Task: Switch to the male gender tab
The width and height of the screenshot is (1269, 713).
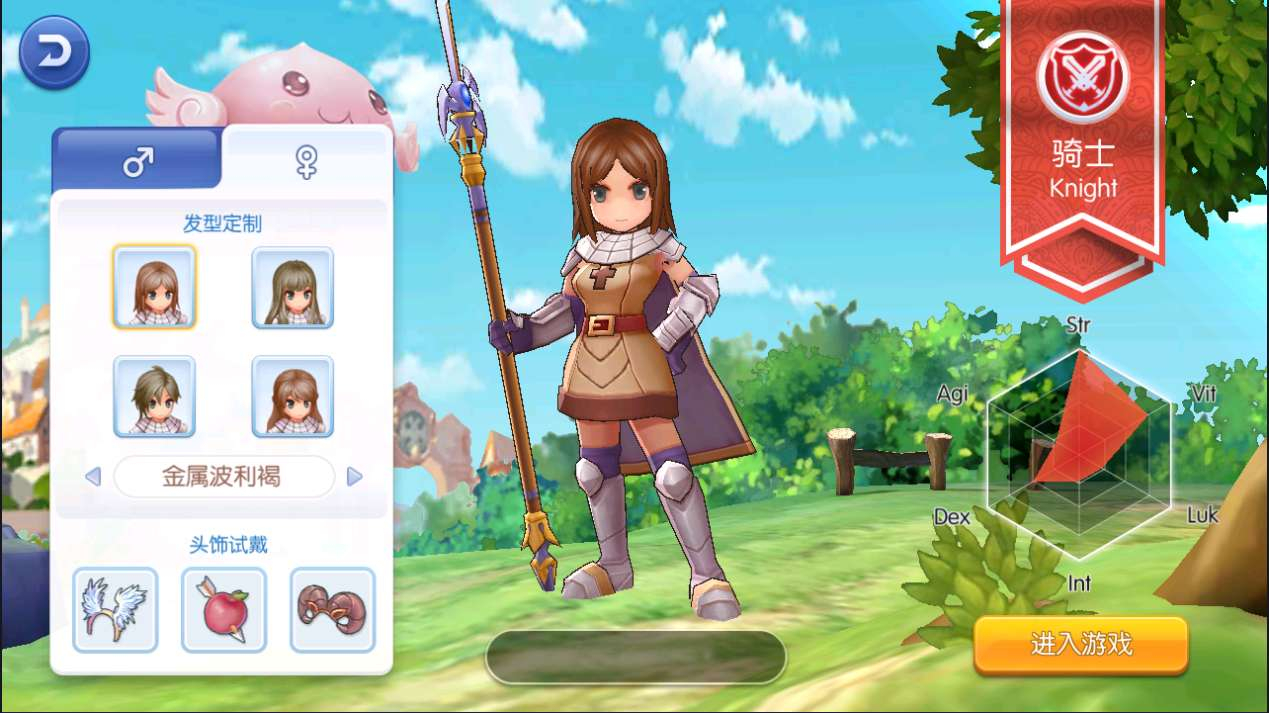Action: click(x=137, y=160)
